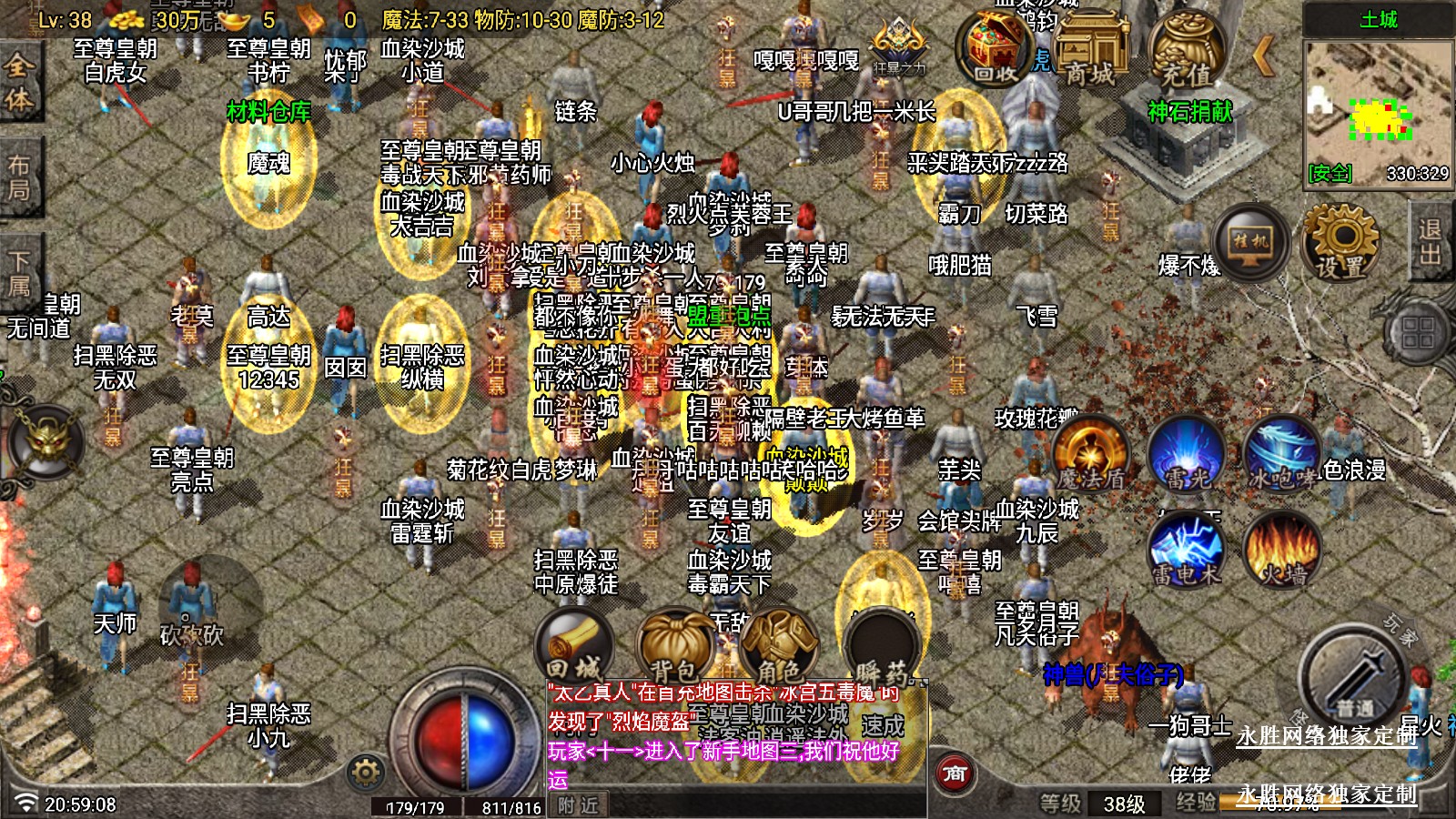Open the 下属 side tab

pyautogui.click(x=18, y=271)
